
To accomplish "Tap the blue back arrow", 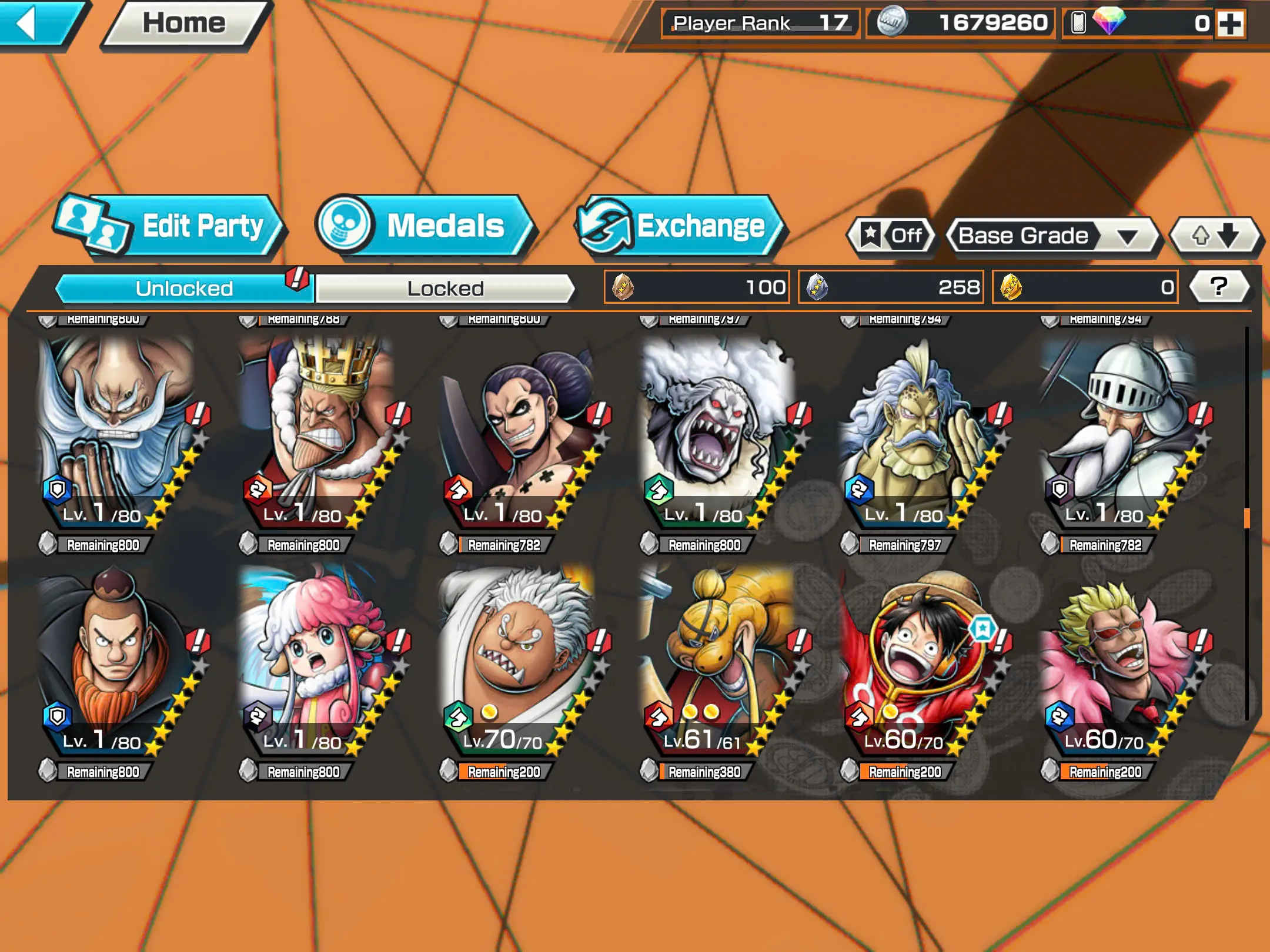I will point(38,24).
